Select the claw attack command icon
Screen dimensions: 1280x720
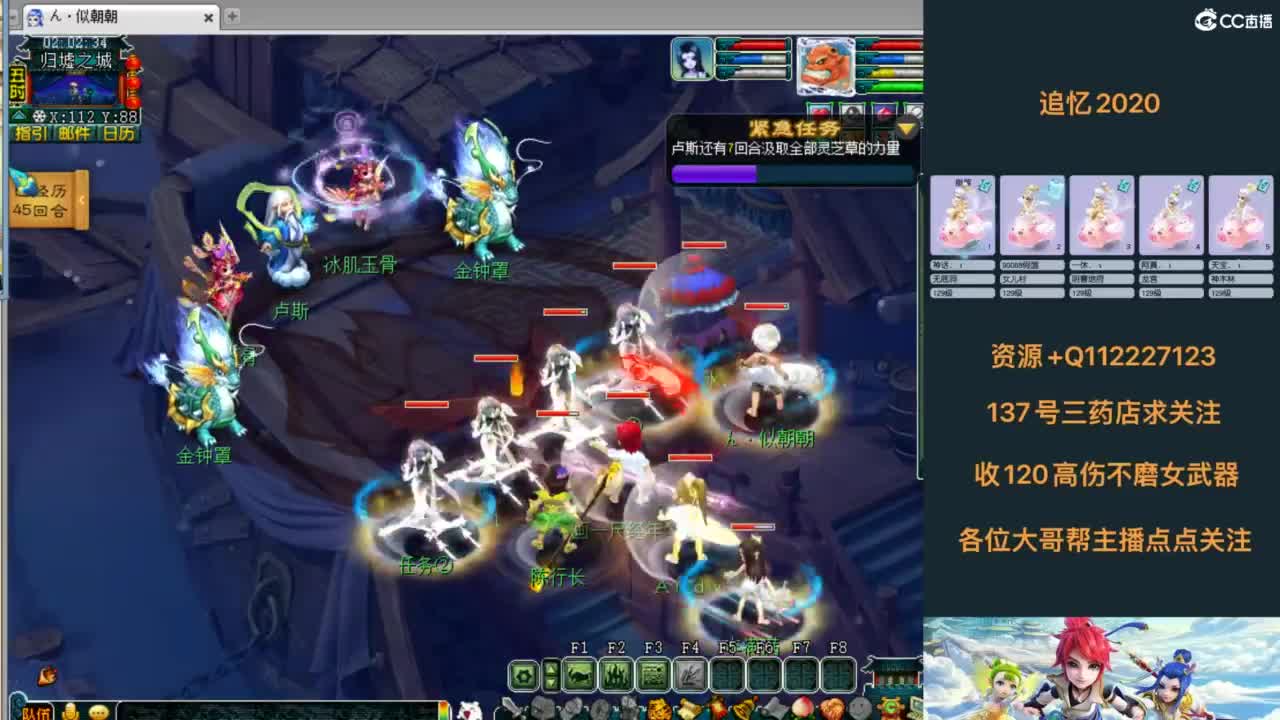578,675
